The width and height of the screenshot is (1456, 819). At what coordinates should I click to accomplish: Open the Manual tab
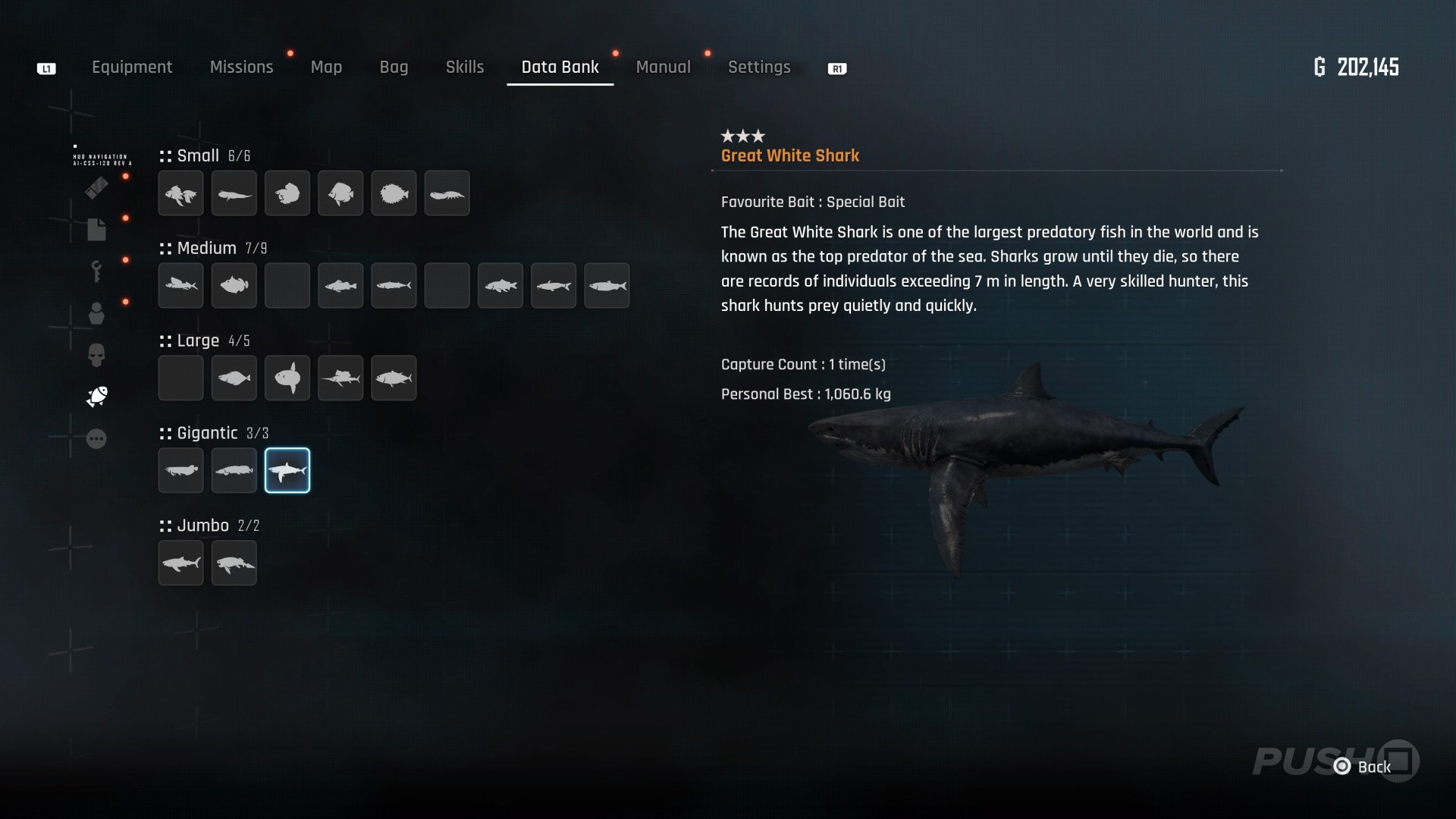click(663, 67)
